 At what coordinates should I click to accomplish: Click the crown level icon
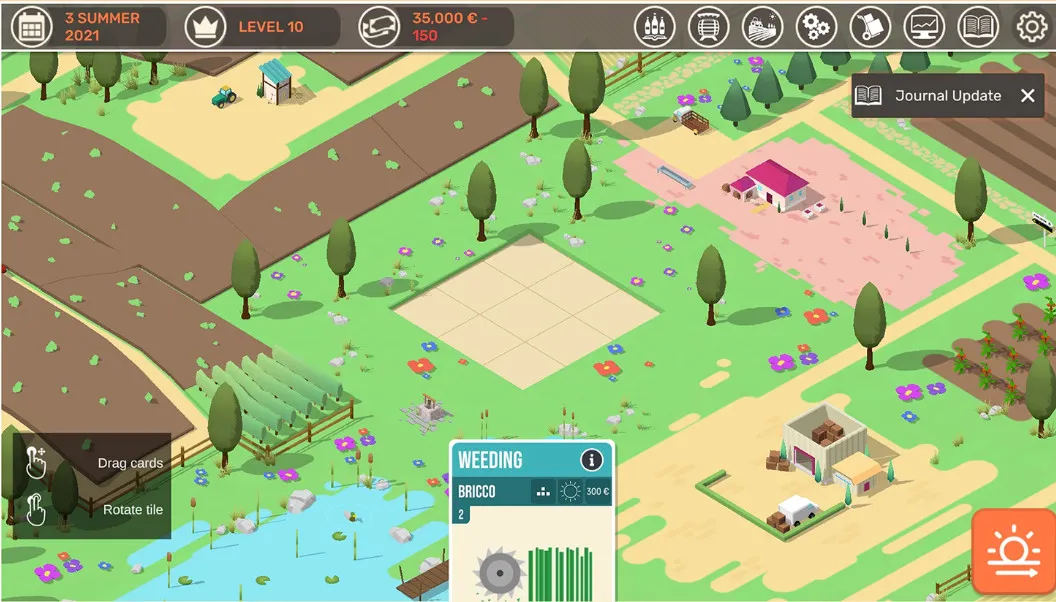click(205, 27)
